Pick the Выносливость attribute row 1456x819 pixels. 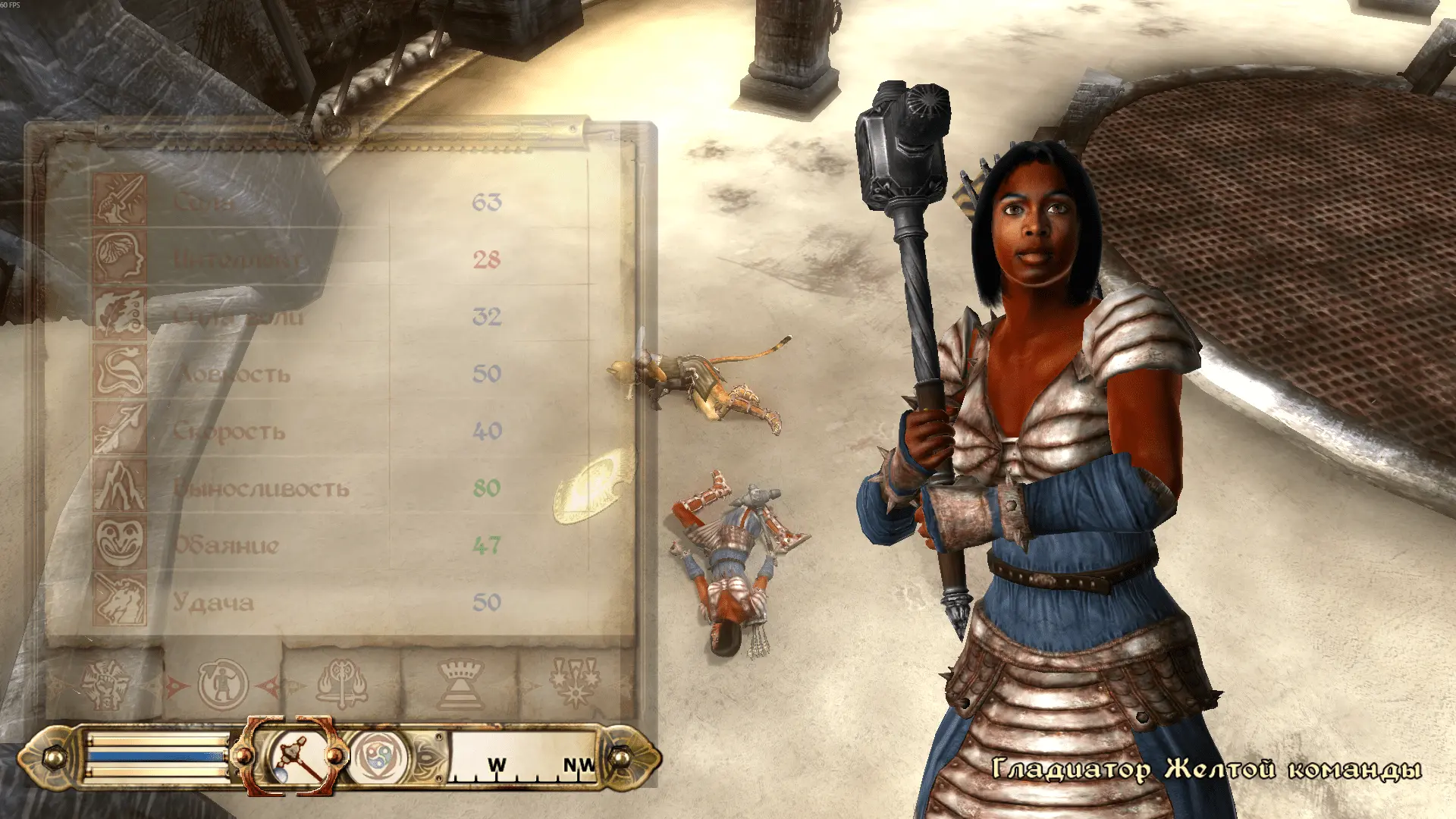pyautogui.click(x=341, y=488)
